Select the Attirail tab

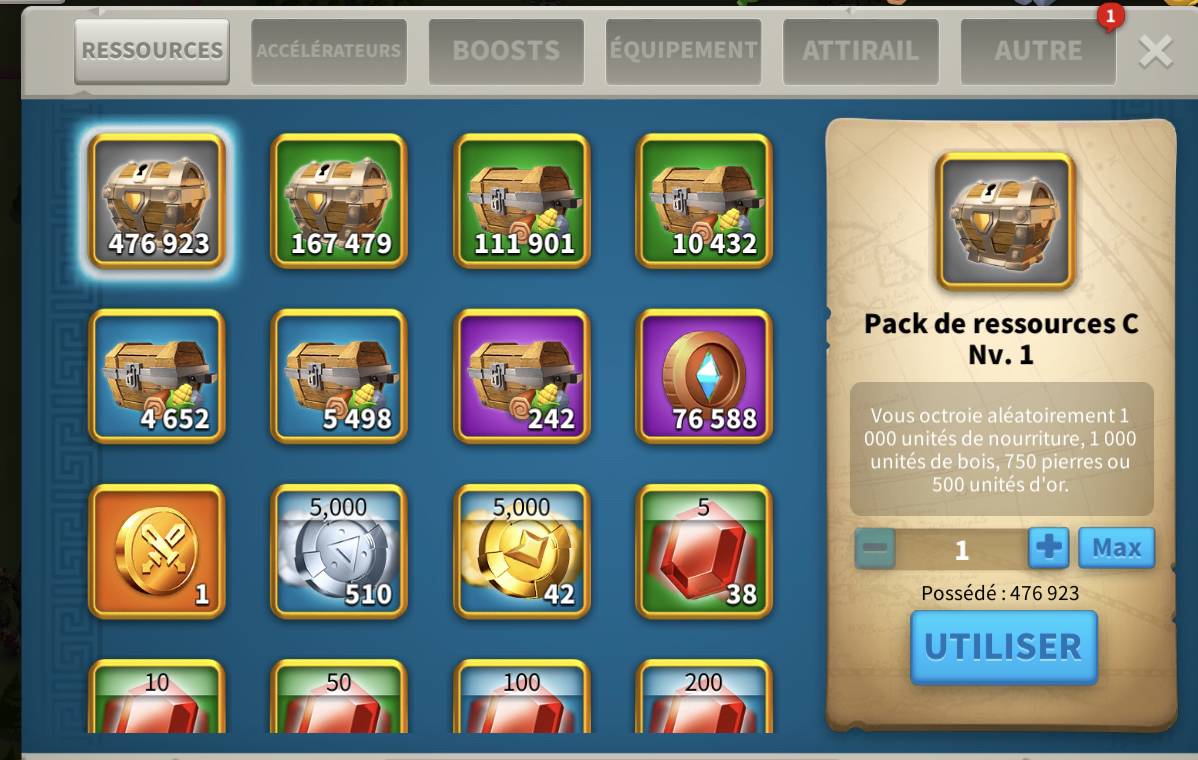(x=860, y=51)
